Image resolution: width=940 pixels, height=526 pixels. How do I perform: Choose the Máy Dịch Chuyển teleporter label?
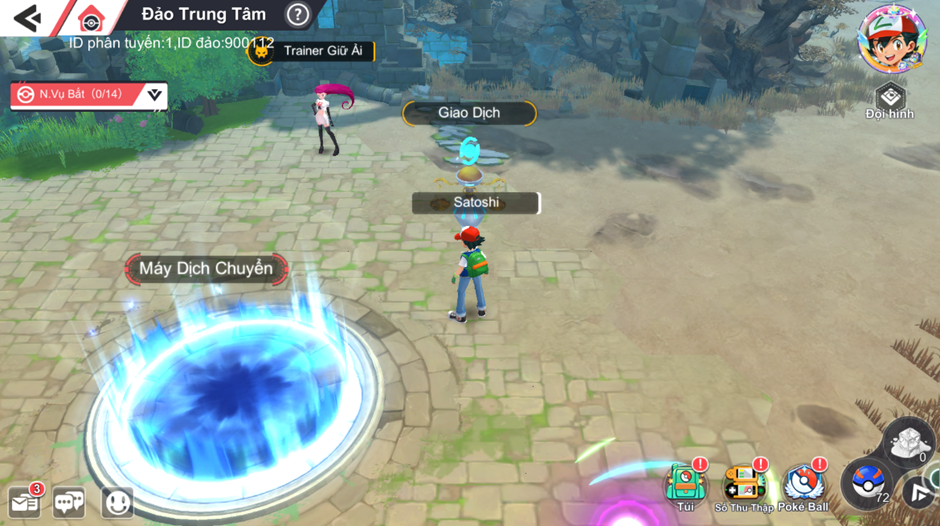coord(206,268)
